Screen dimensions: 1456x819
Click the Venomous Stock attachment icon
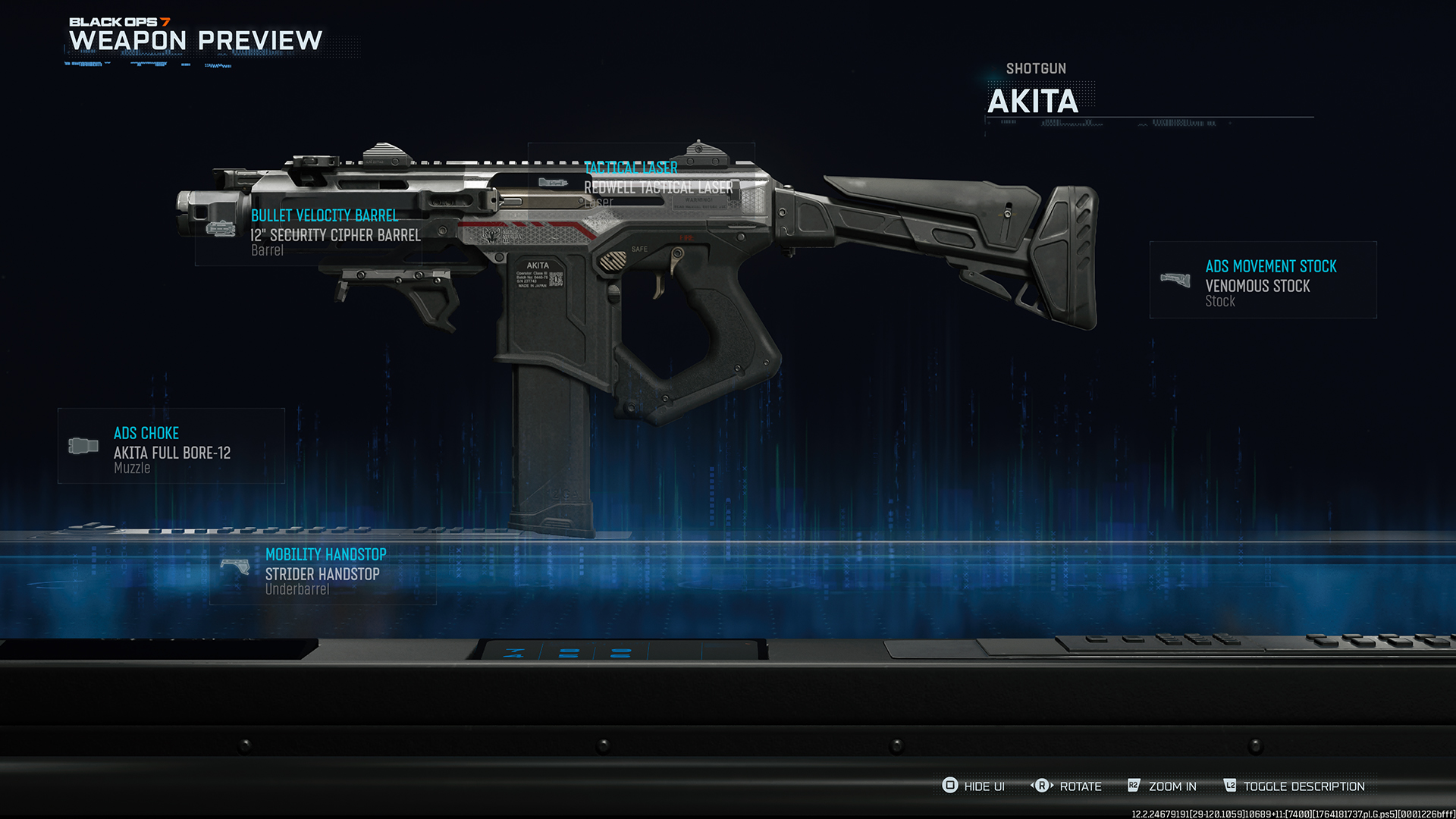[x=1177, y=281]
